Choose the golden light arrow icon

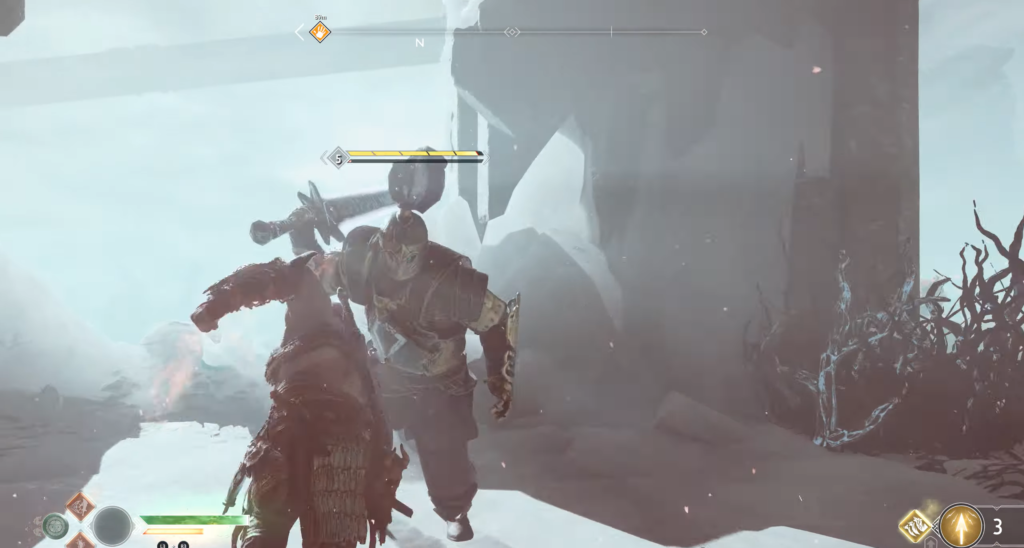pyautogui.click(x=960, y=525)
